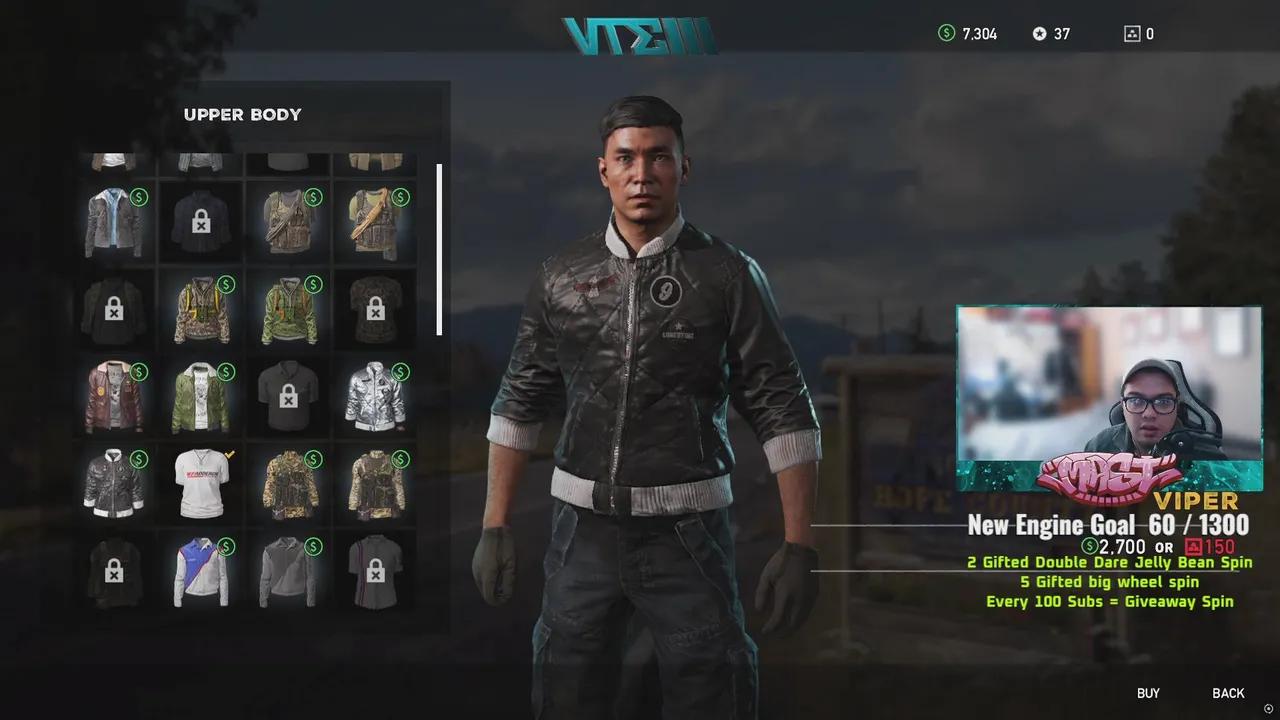Select the locked dark polo shirt
The width and height of the screenshot is (1280, 720).
pos(288,397)
